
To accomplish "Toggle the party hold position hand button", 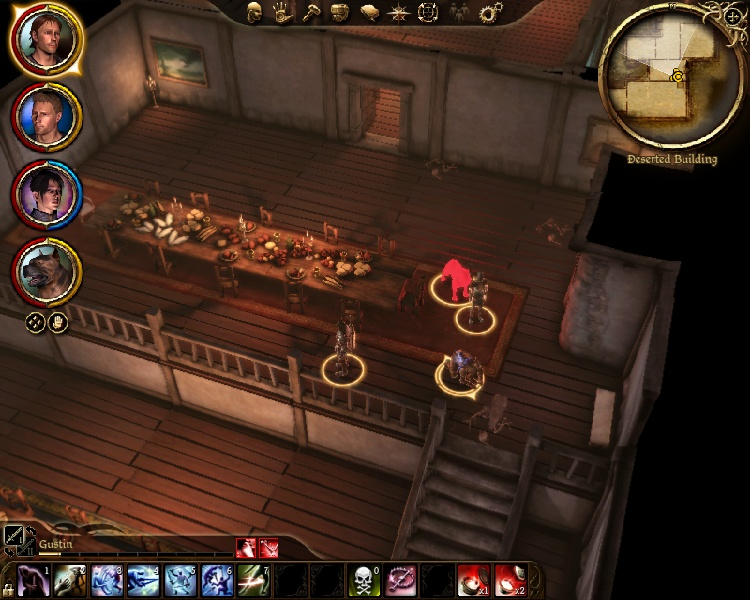I will pyautogui.click(x=57, y=323).
